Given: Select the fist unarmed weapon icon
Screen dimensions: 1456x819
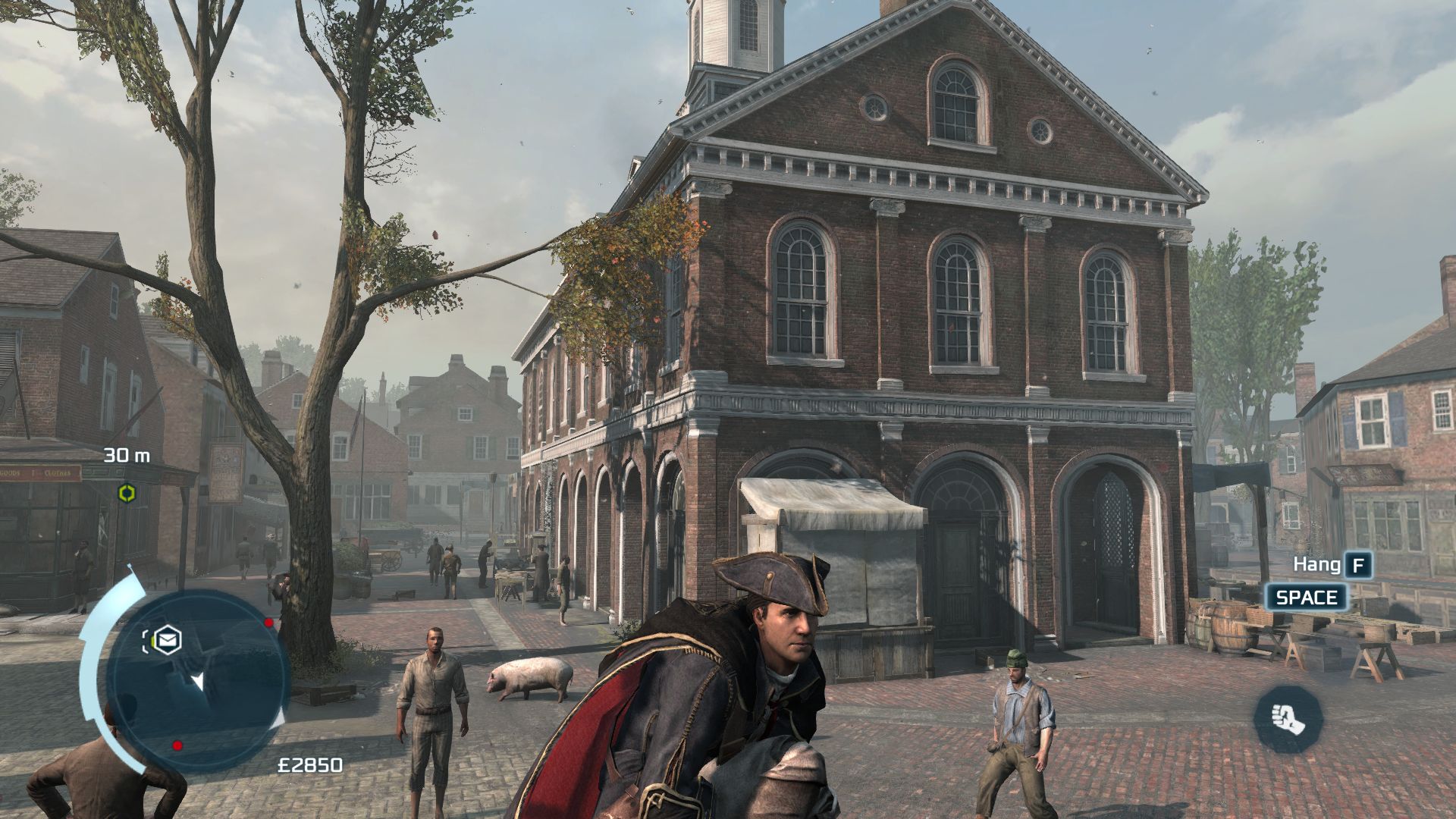Looking at the screenshot, I should (1287, 718).
